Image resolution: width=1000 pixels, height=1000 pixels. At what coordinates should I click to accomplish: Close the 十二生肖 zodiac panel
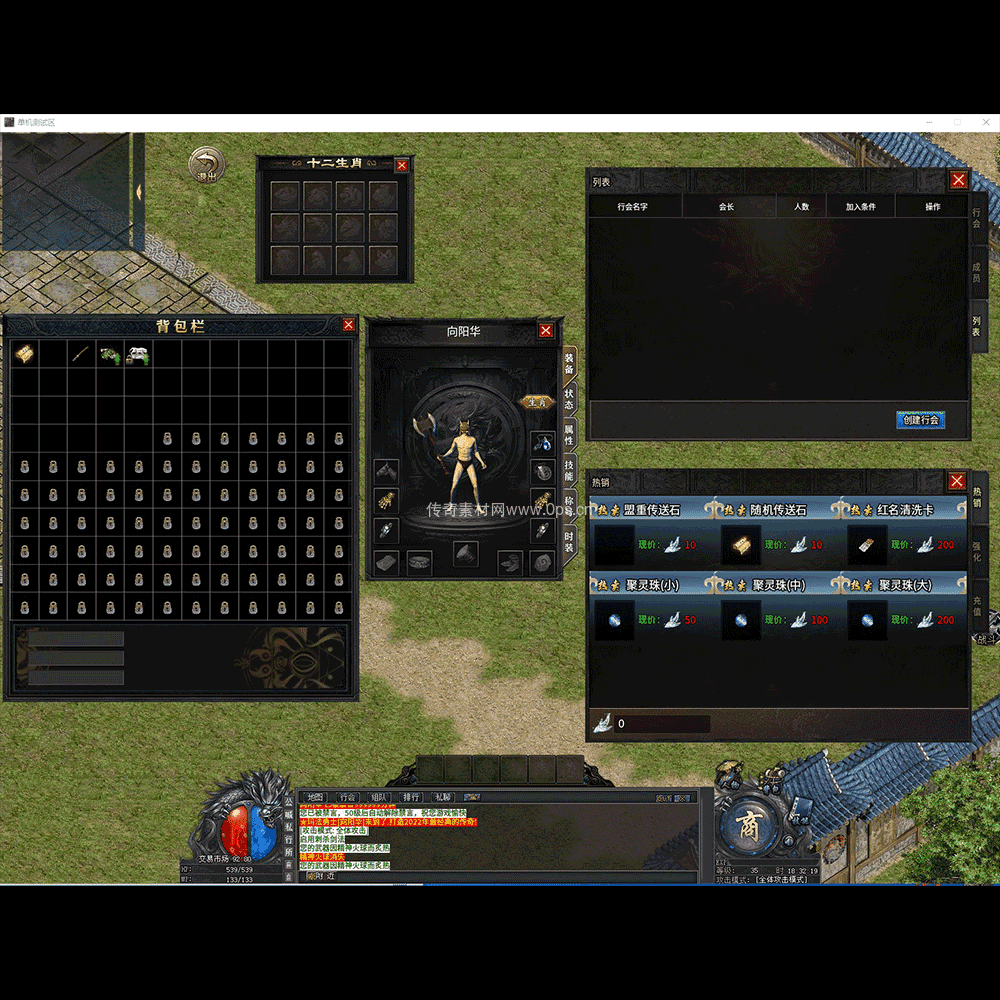402,165
